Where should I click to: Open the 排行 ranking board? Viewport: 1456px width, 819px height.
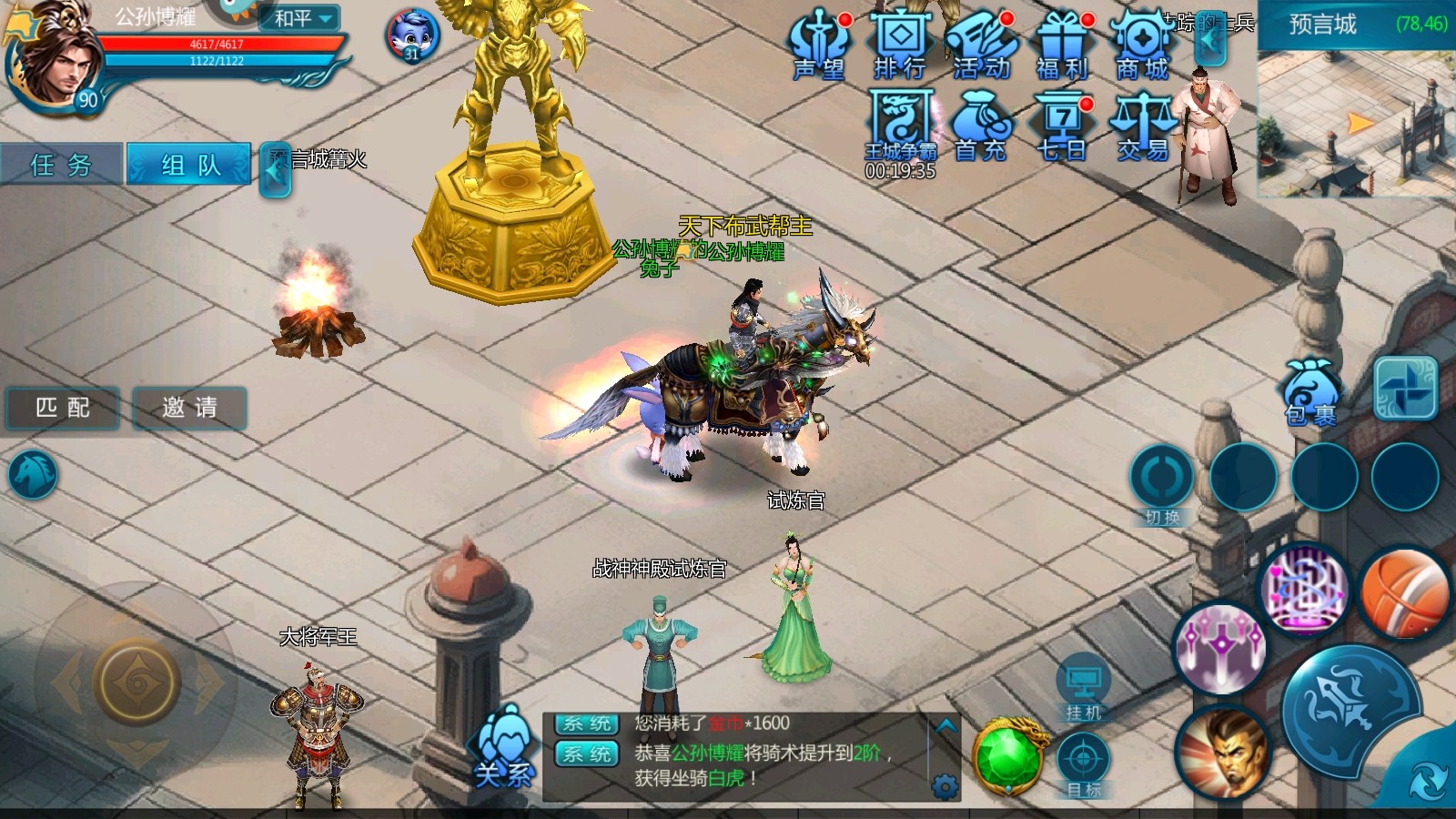tap(899, 45)
